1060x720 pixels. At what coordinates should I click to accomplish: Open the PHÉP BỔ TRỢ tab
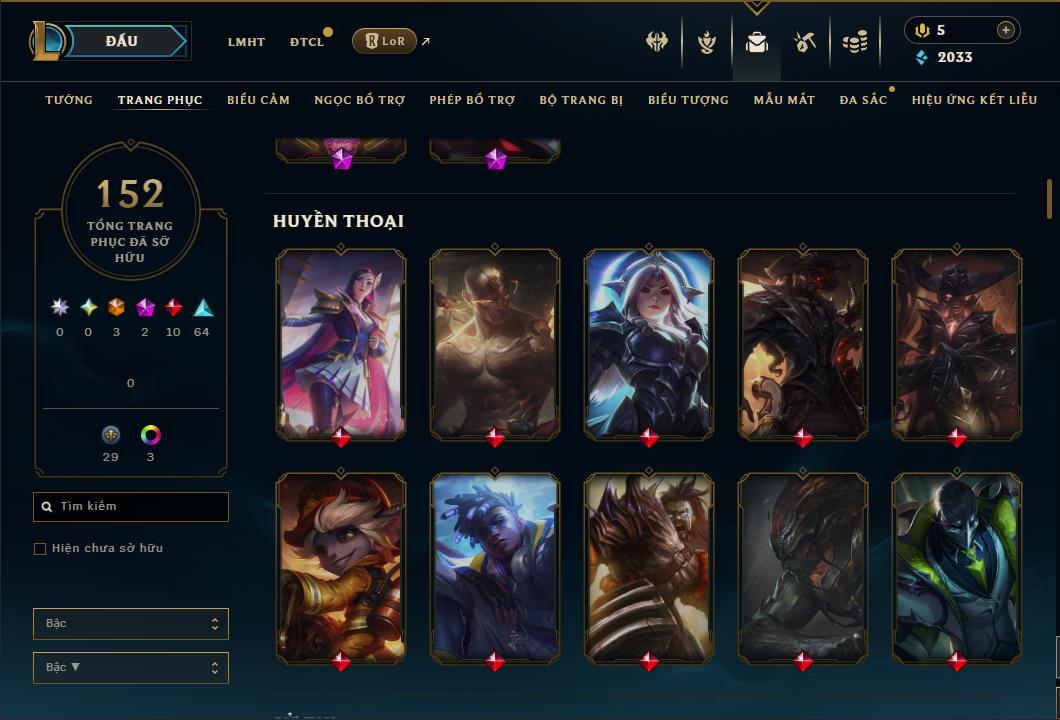[x=472, y=100]
